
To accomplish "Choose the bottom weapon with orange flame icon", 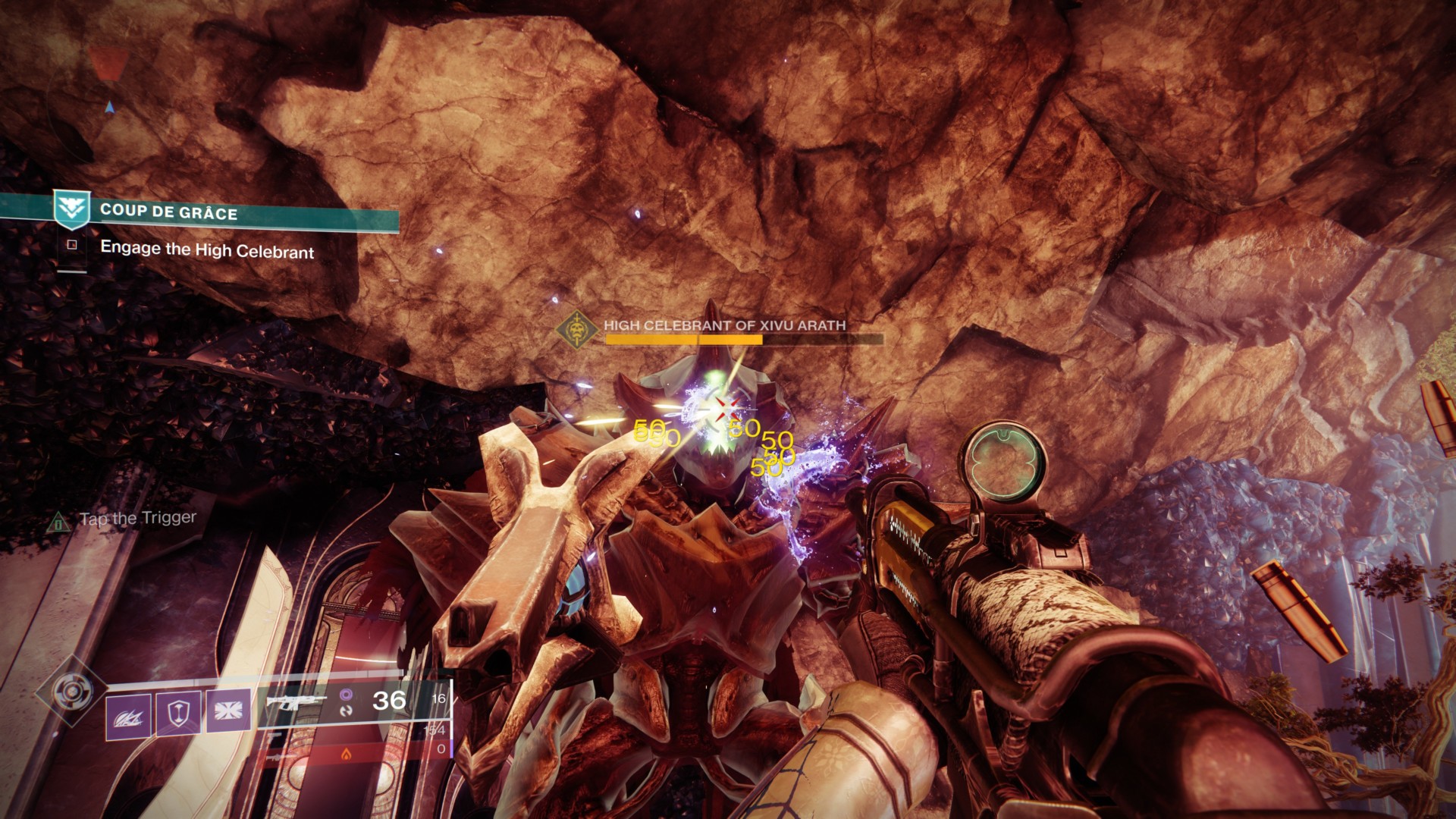I will coord(346,754).
